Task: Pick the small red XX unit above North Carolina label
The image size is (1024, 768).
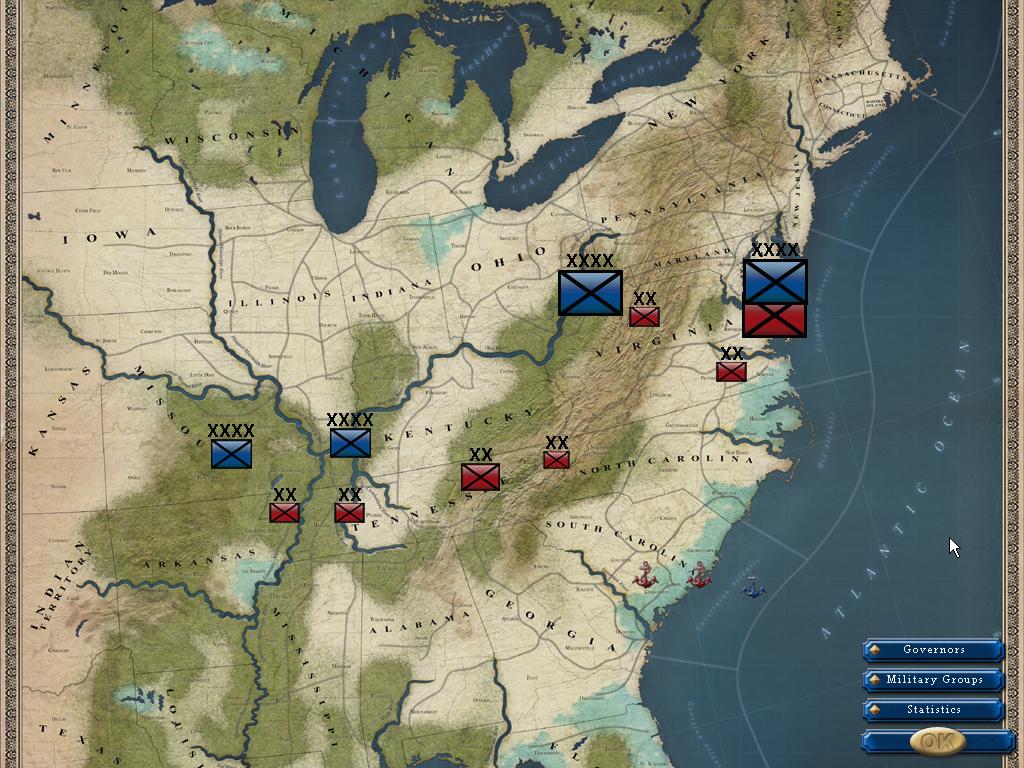Action: [556, 460]
